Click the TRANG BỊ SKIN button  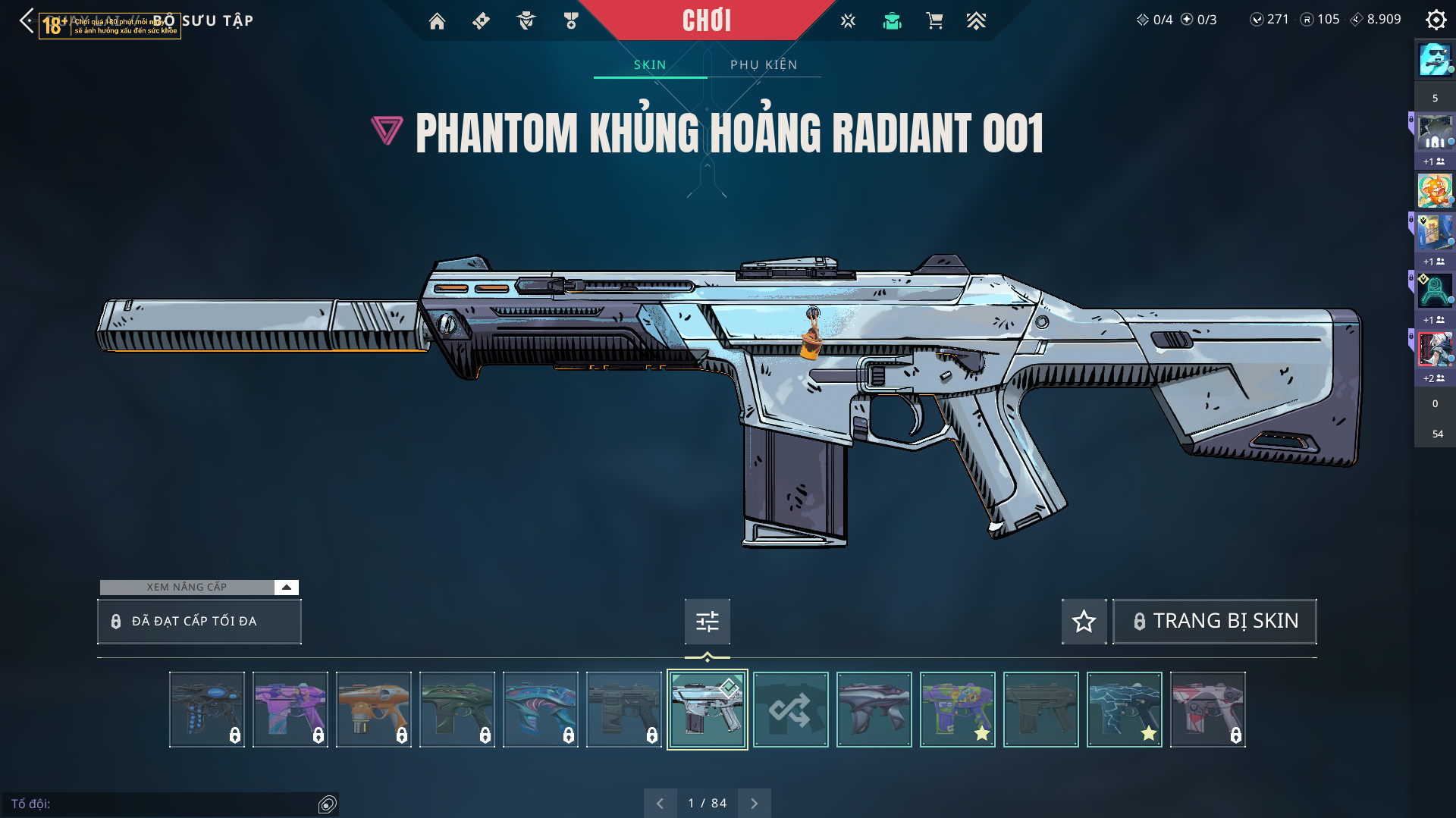(1214, 622)
